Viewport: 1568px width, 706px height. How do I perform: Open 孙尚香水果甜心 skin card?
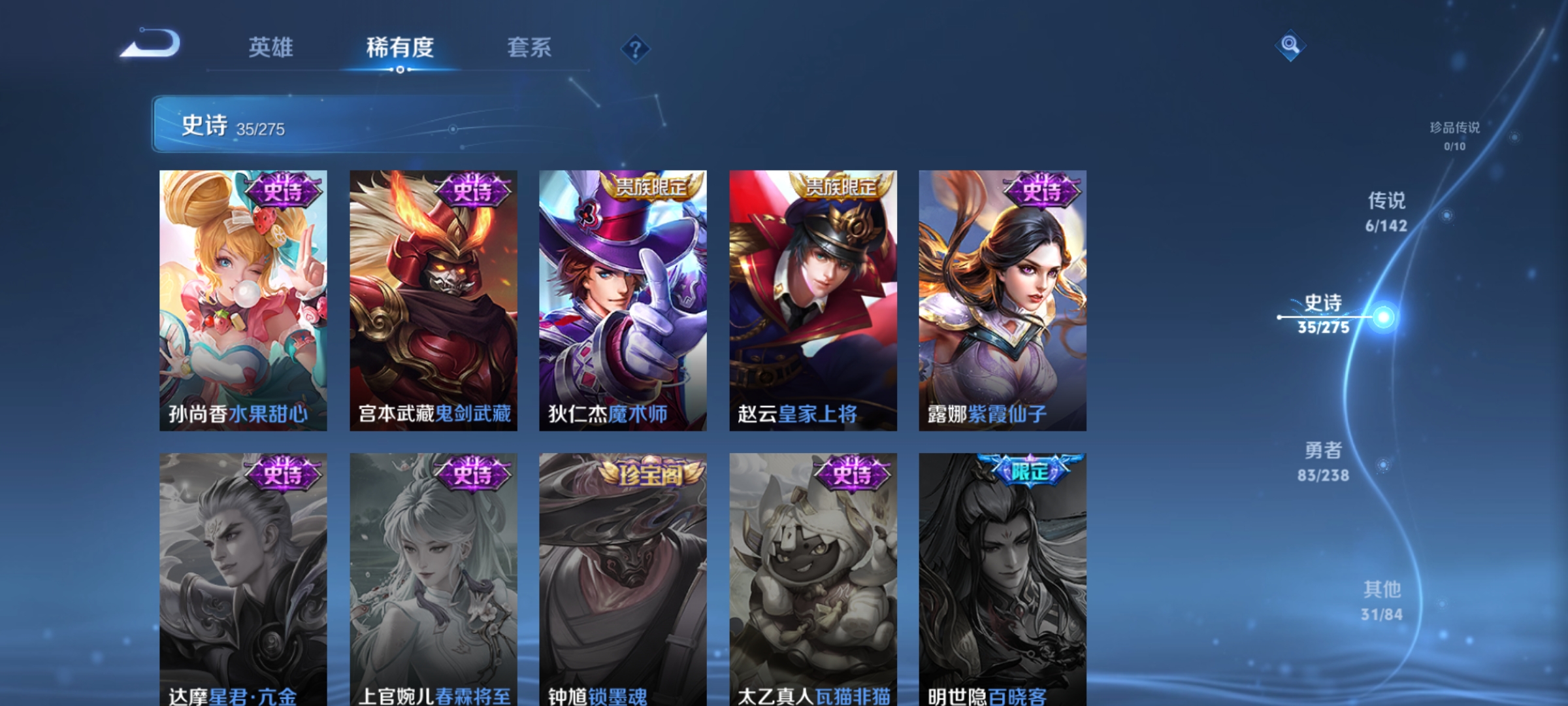pyautogui.click(x=242, y=301)
